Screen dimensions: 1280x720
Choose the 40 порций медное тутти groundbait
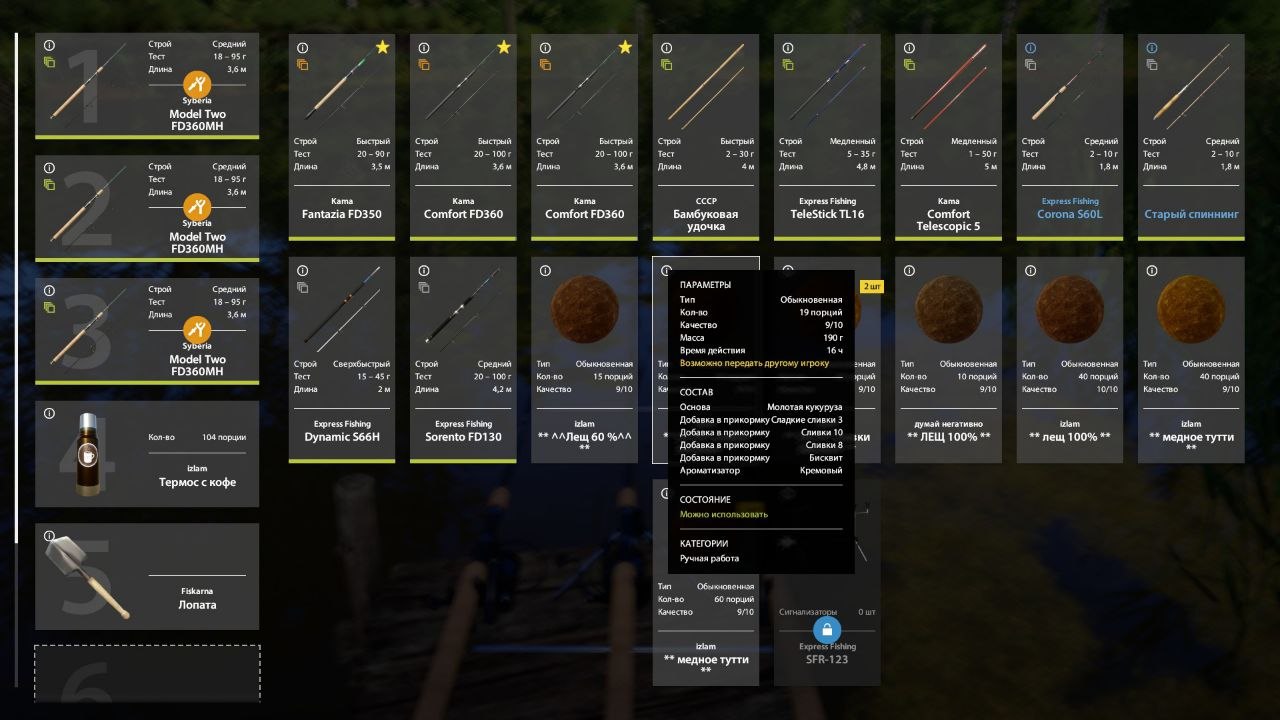(x=1191, y=360)
